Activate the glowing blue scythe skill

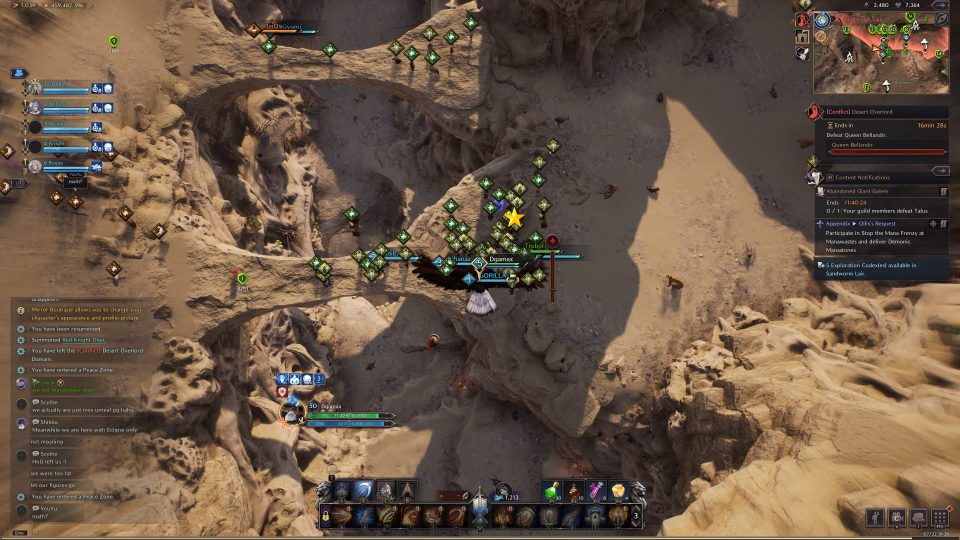(364, 490)
